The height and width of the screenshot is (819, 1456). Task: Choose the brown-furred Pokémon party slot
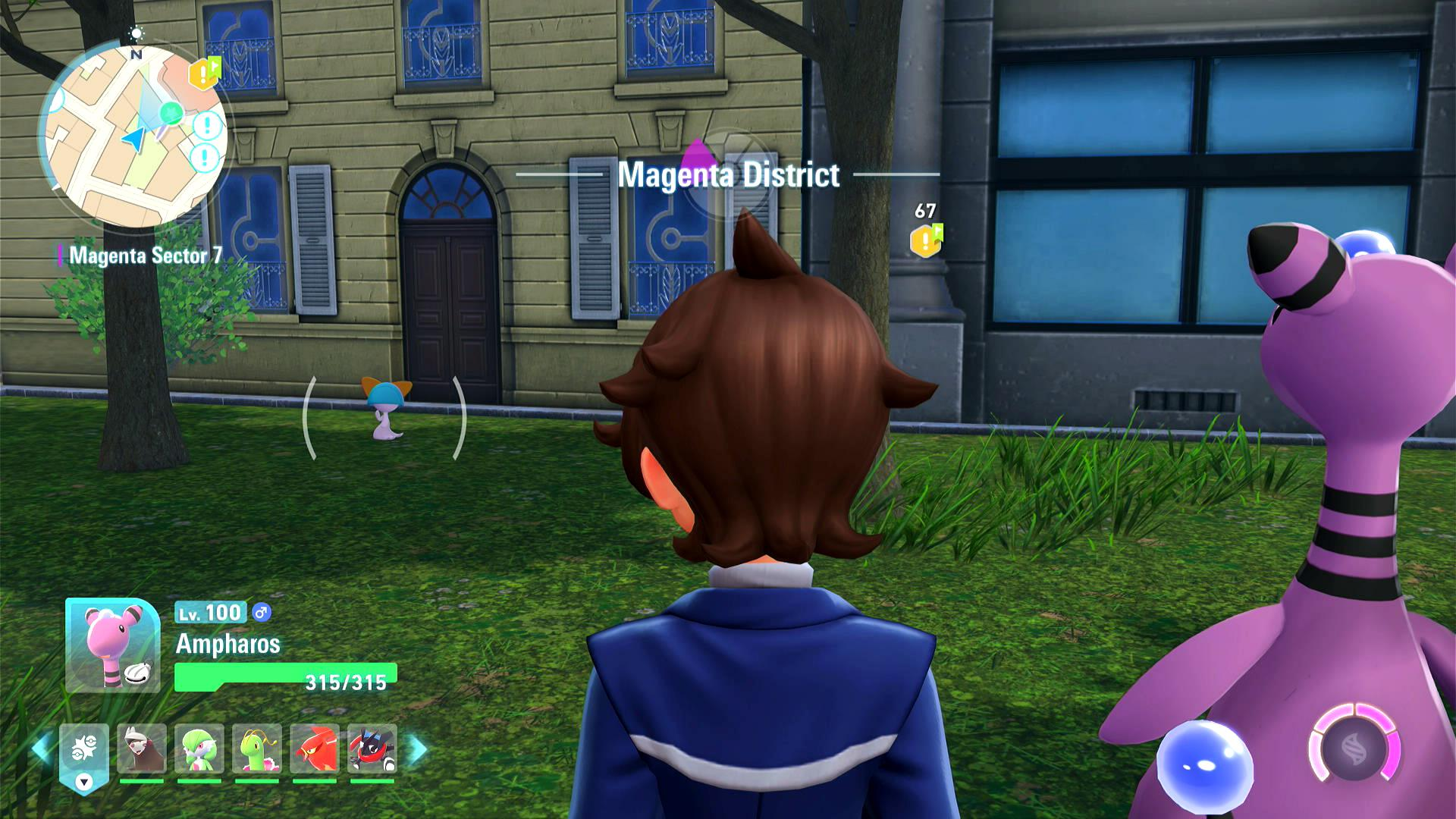(142, 749)
